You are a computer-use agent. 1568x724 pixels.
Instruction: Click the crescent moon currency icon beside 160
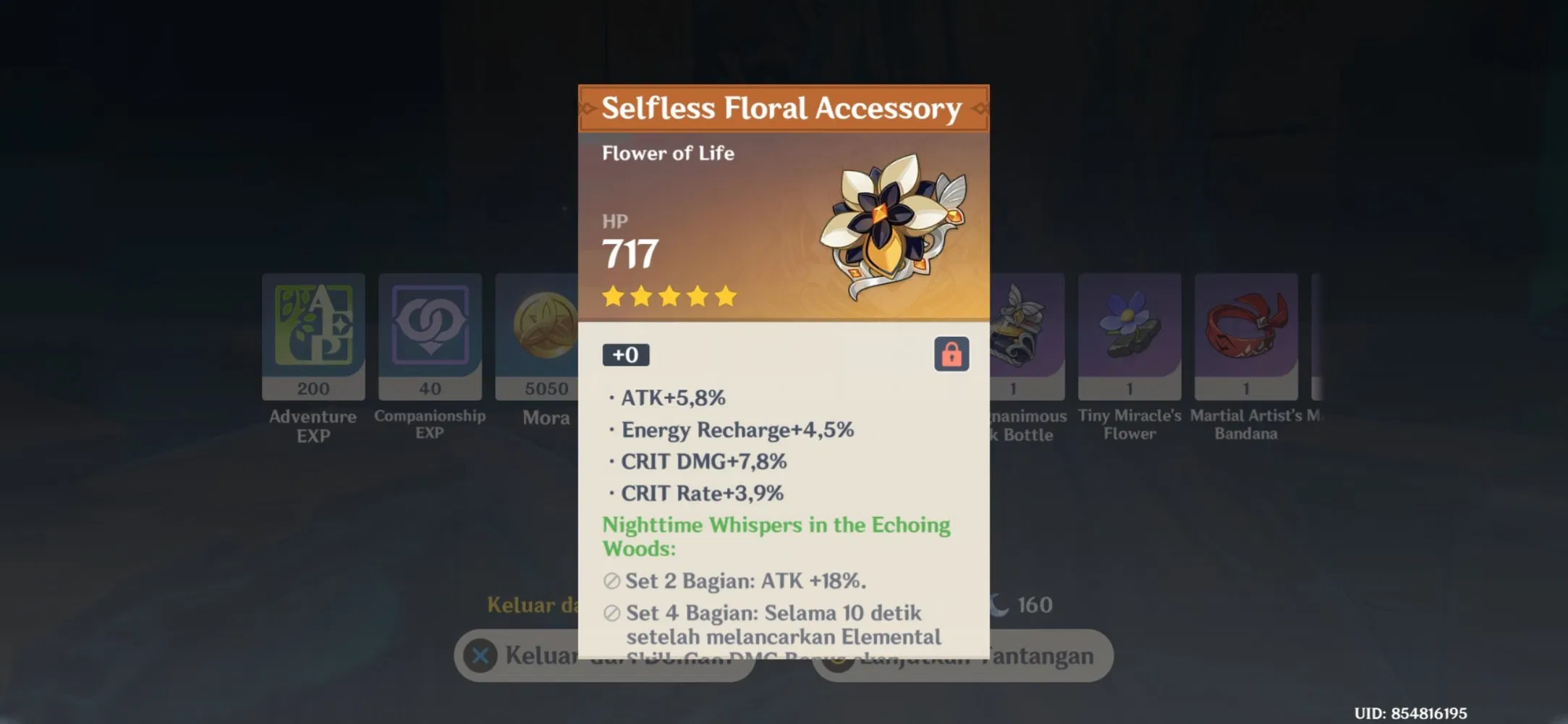pyautogui.click(x=999, y=605)
